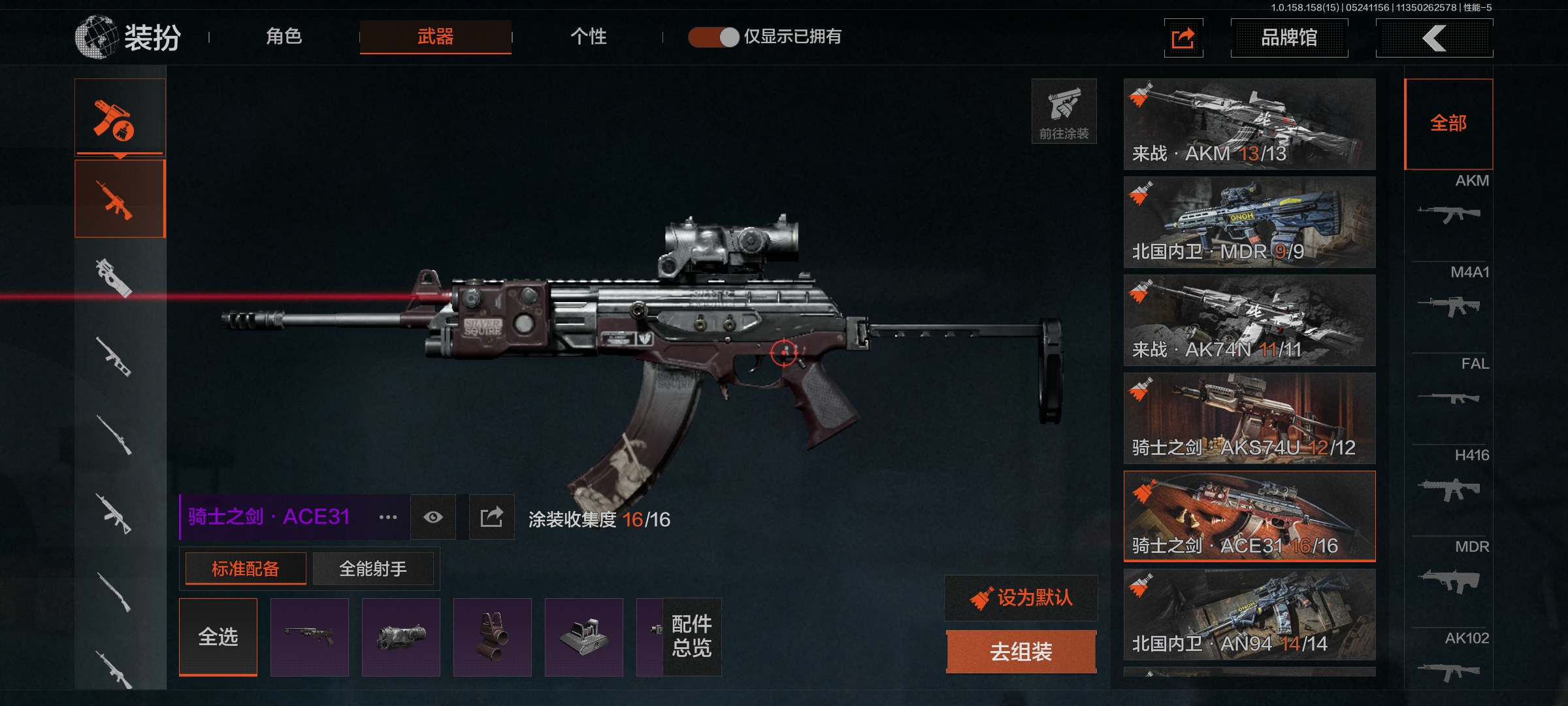The height and width of the screenshot is (706, 1568).
Task: Switch to the 全能射手 loadout
Action: pos(373,569)
